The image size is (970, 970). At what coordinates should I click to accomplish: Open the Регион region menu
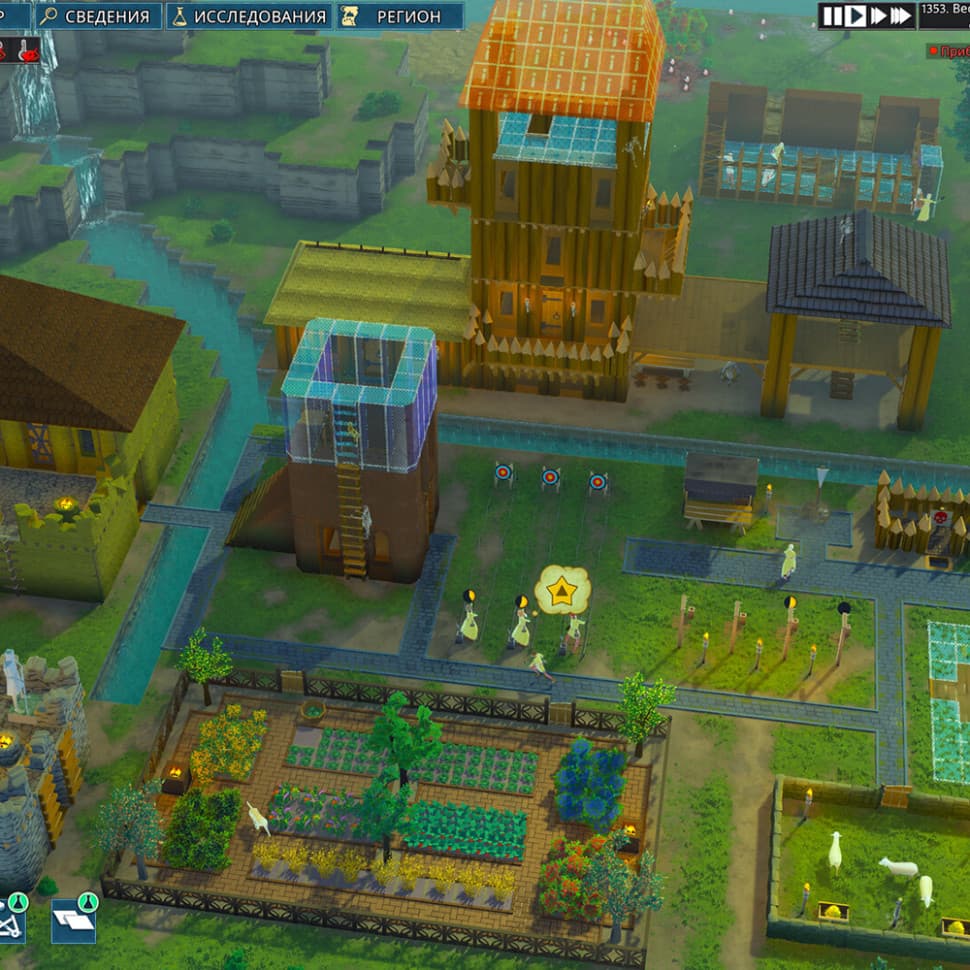(x=400, y=16)
